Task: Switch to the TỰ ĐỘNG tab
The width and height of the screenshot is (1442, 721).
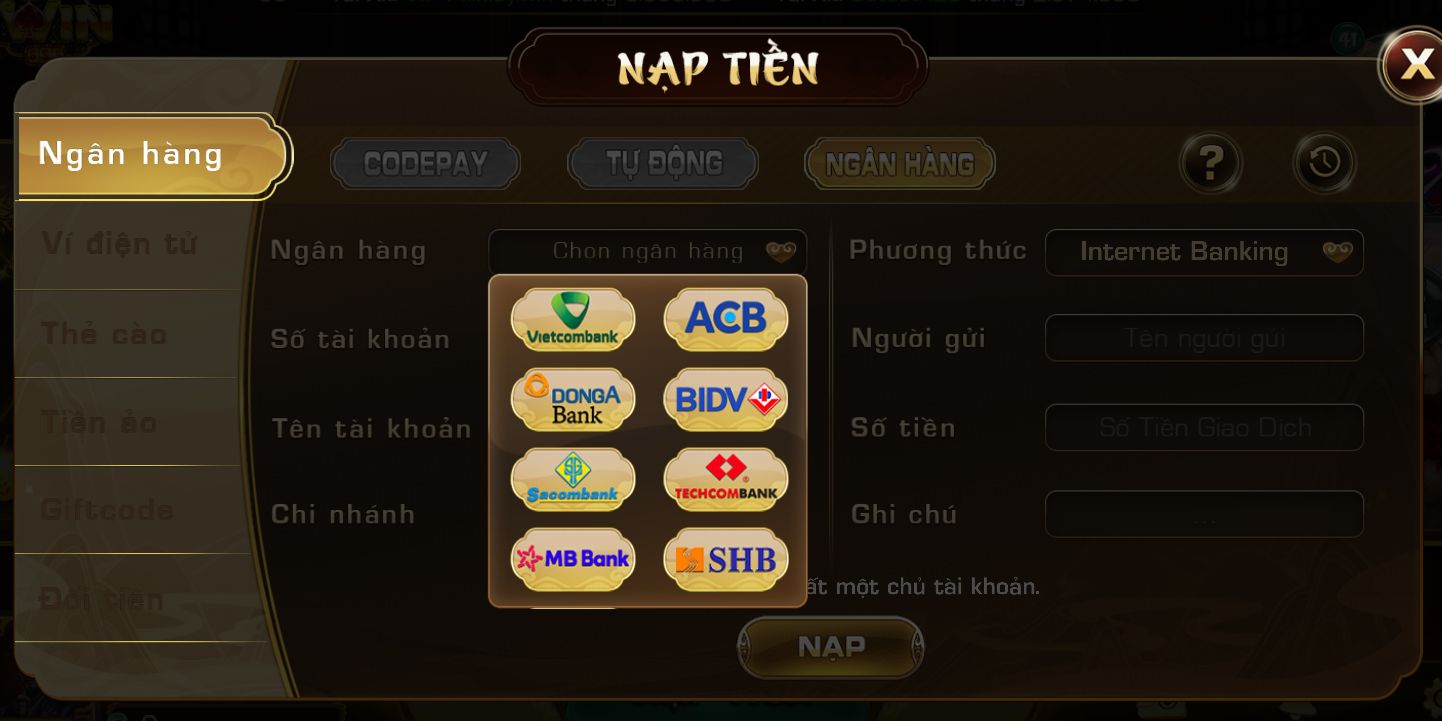Action: (661, 163)
